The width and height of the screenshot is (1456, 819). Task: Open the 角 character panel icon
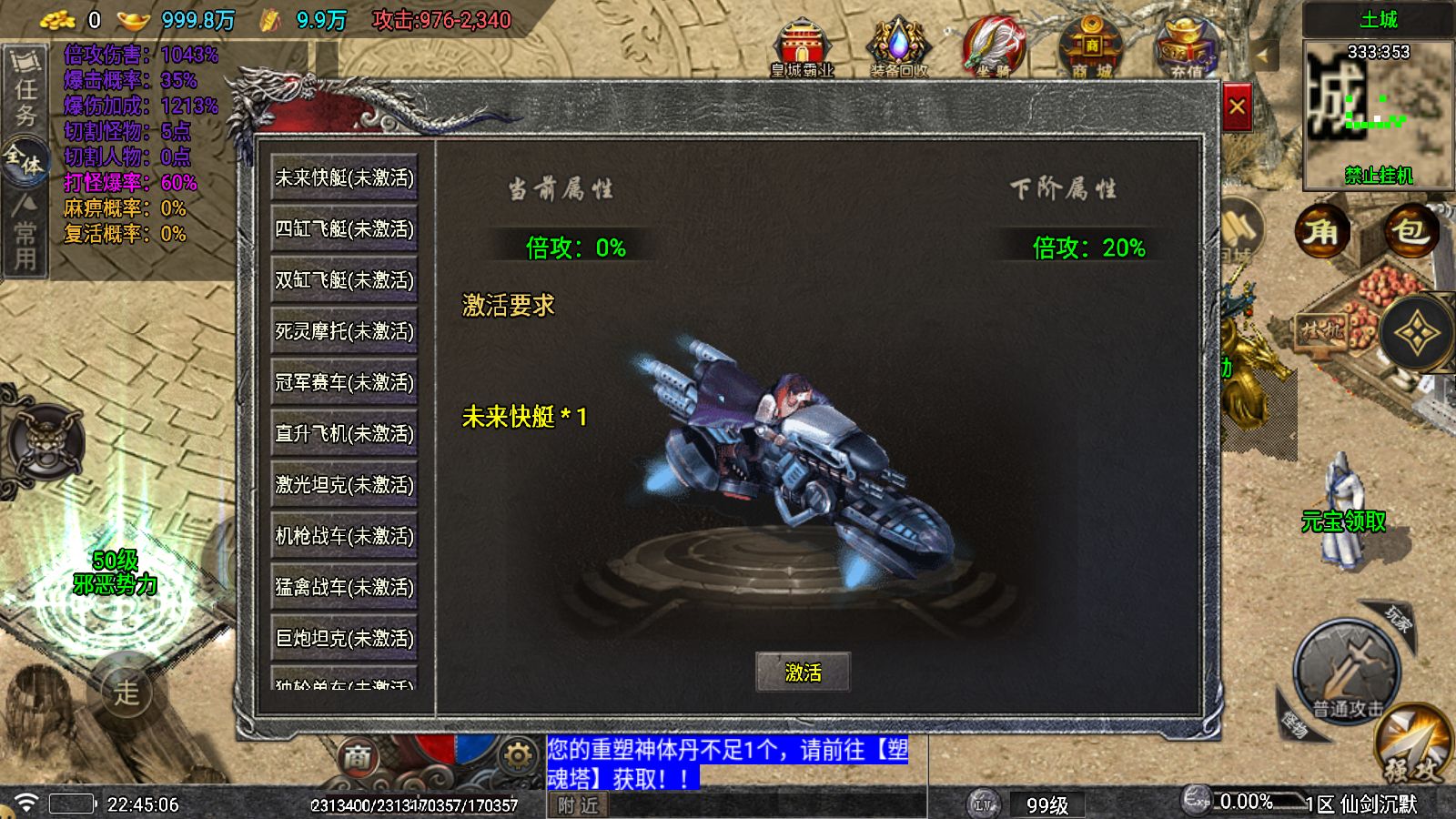(x=1320, y=232)
